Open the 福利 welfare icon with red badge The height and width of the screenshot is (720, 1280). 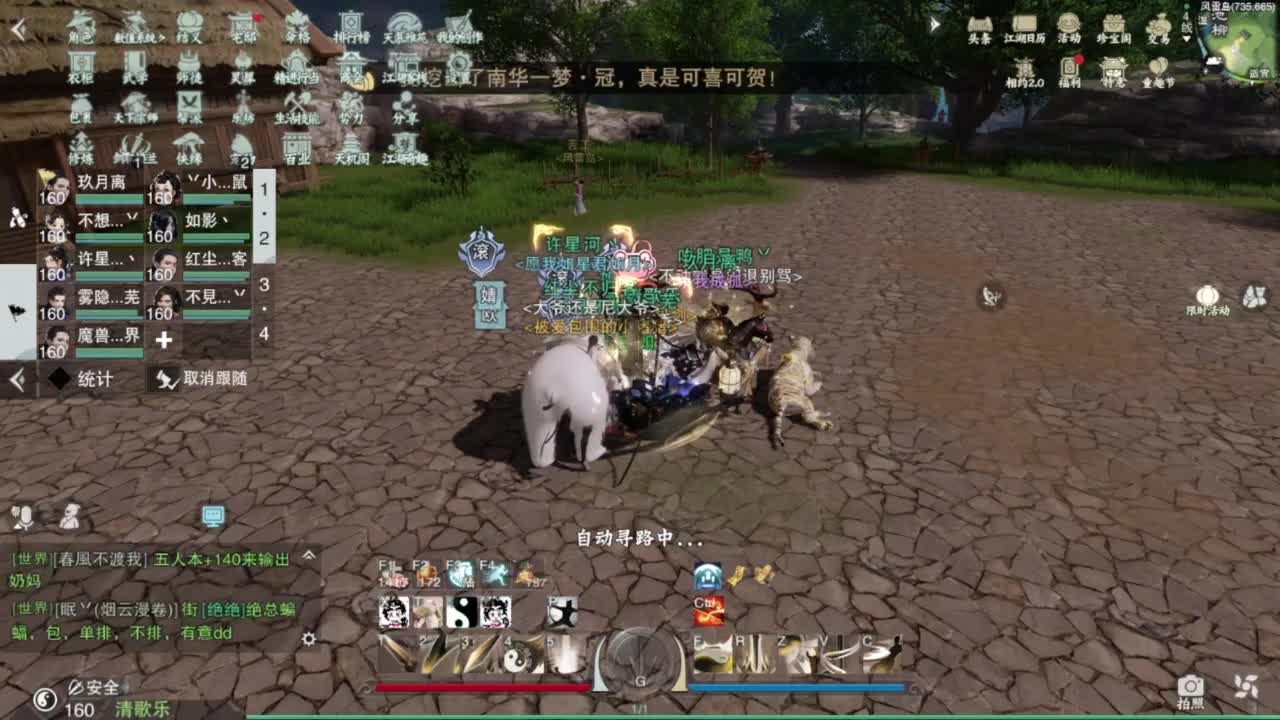(1071, 66)
